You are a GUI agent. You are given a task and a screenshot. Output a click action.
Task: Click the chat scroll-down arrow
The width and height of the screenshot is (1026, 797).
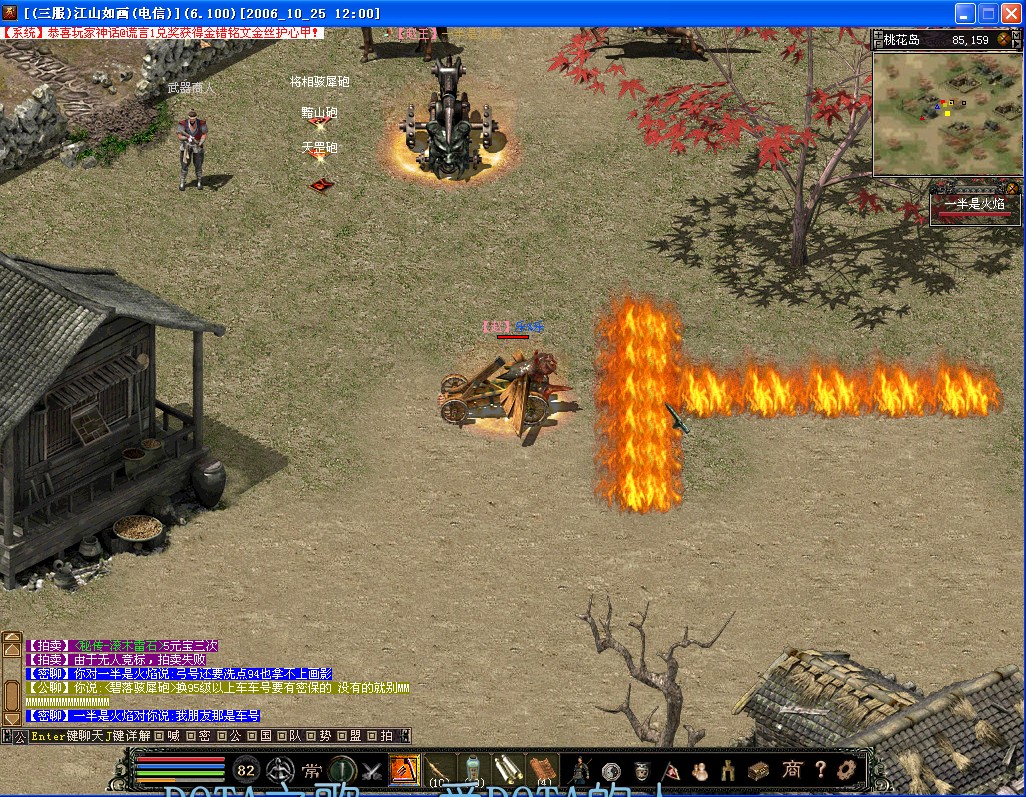(x=13, y=716)
